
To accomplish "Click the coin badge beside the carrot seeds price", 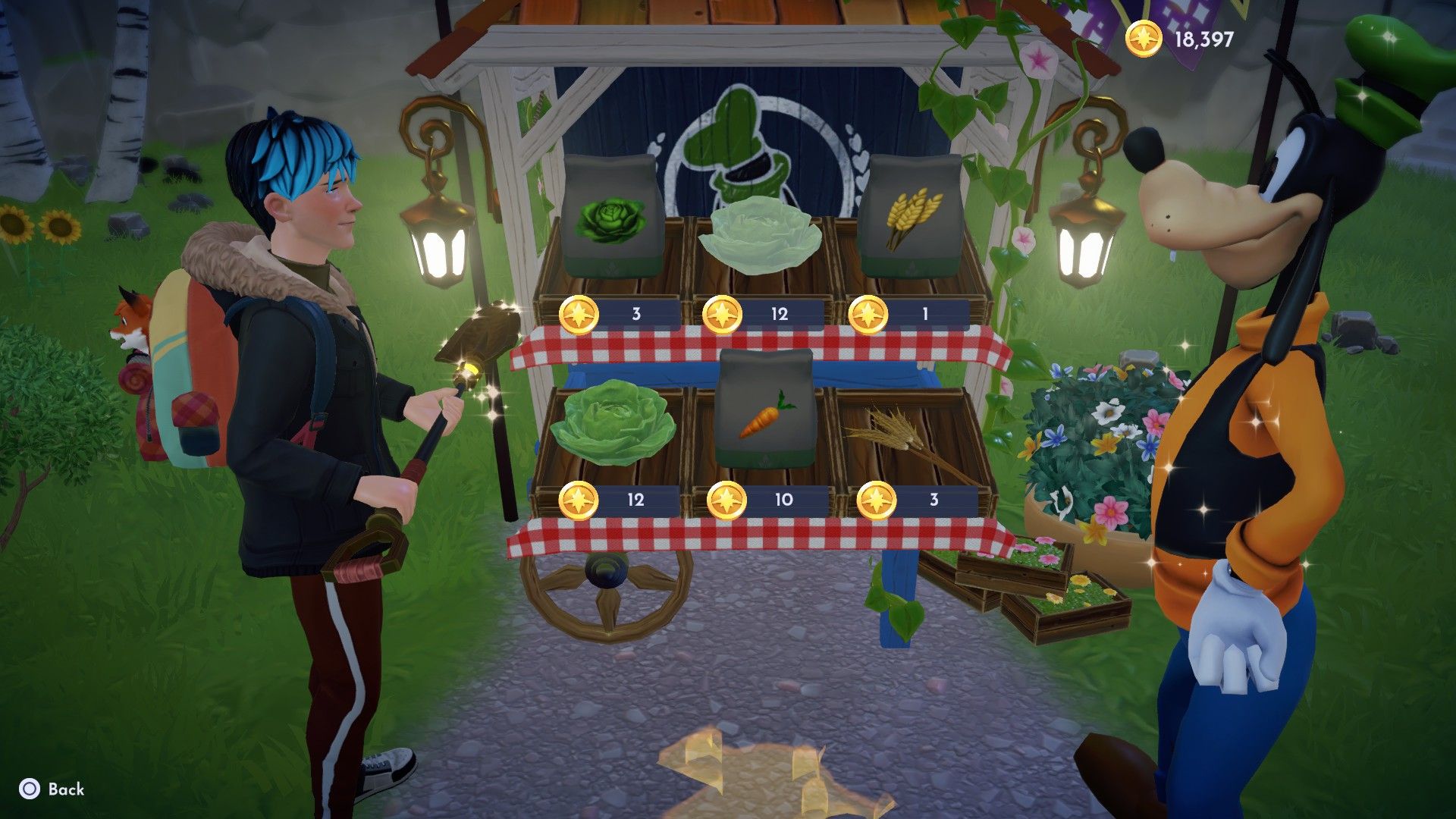I will click(x=730, y=500).
